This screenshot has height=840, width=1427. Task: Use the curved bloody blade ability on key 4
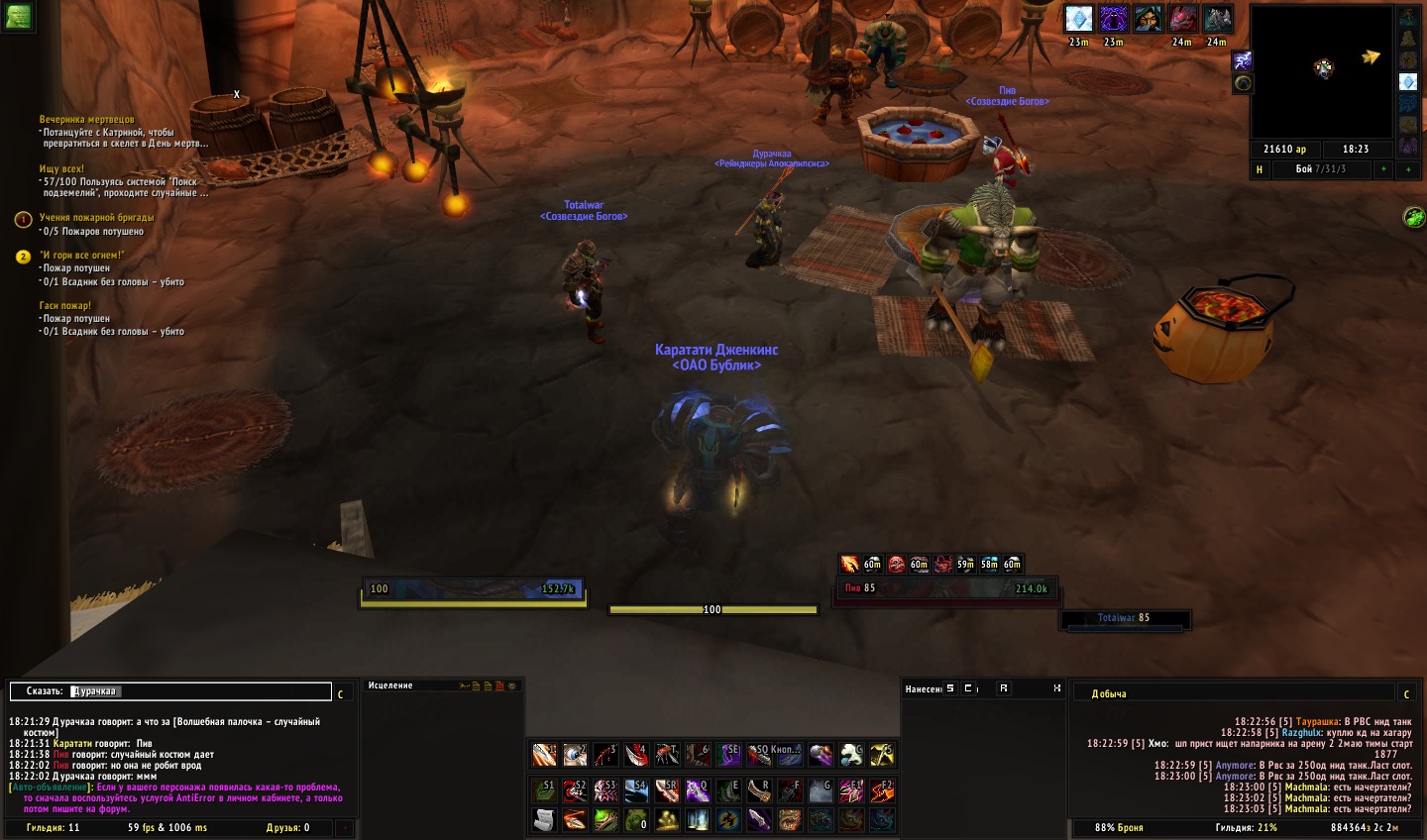click(x=636, y=756)
